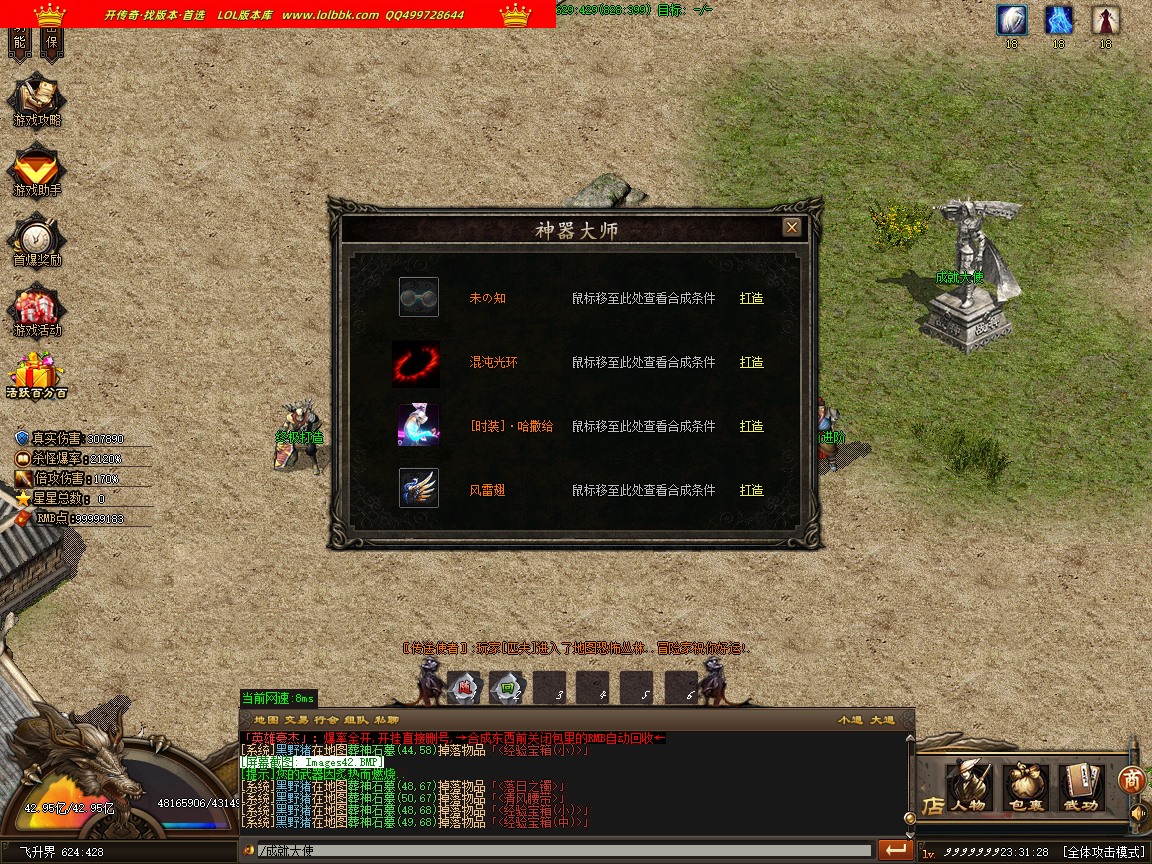
Task: Select the 风雷翅 wing icon
Action: pyautogui.click(x=418, y=489)
